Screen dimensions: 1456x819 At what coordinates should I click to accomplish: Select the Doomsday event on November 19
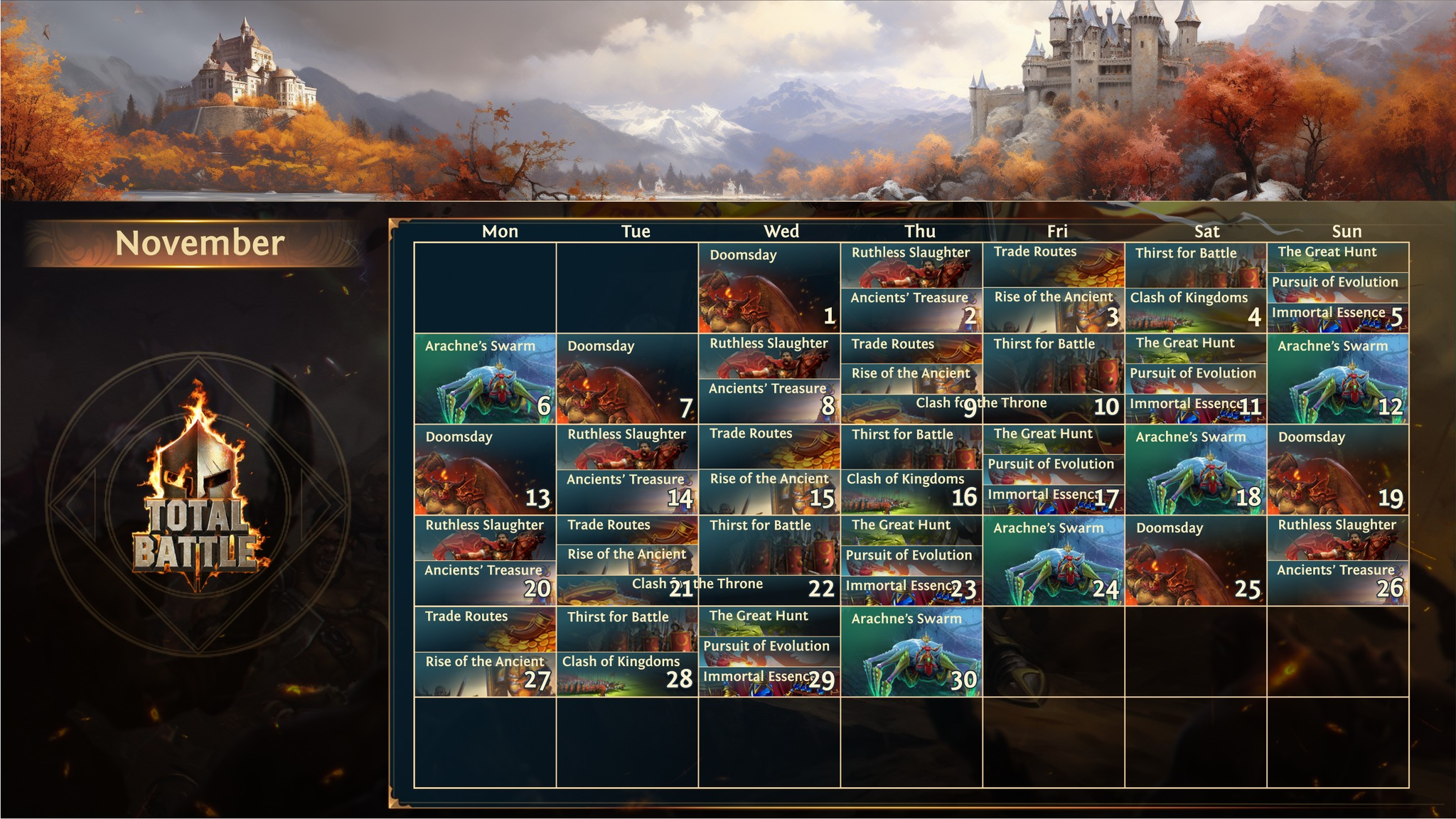tap(1337, 470)
